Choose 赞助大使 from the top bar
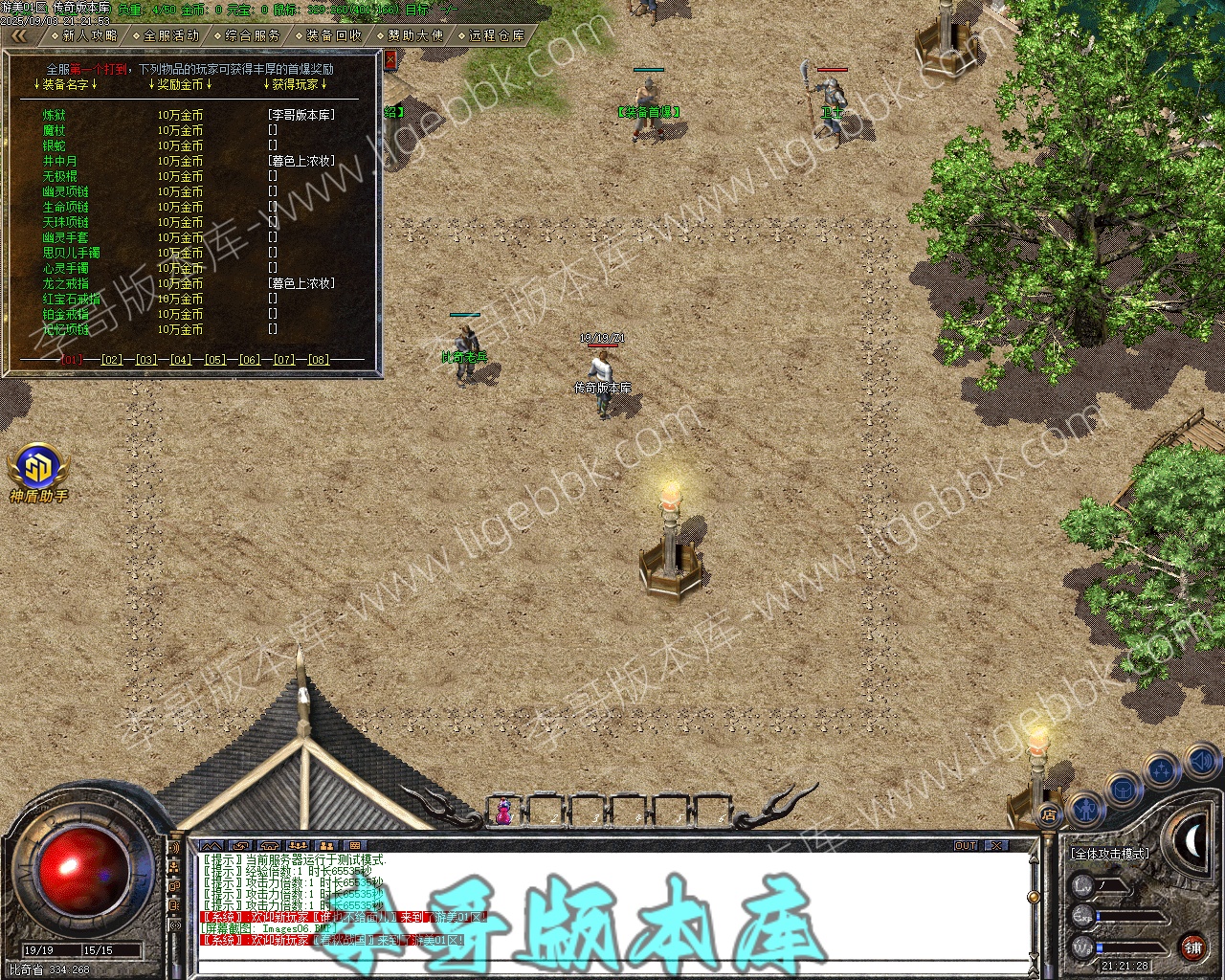This screenshot has height=980, width=1225. (x=414, y=35)
